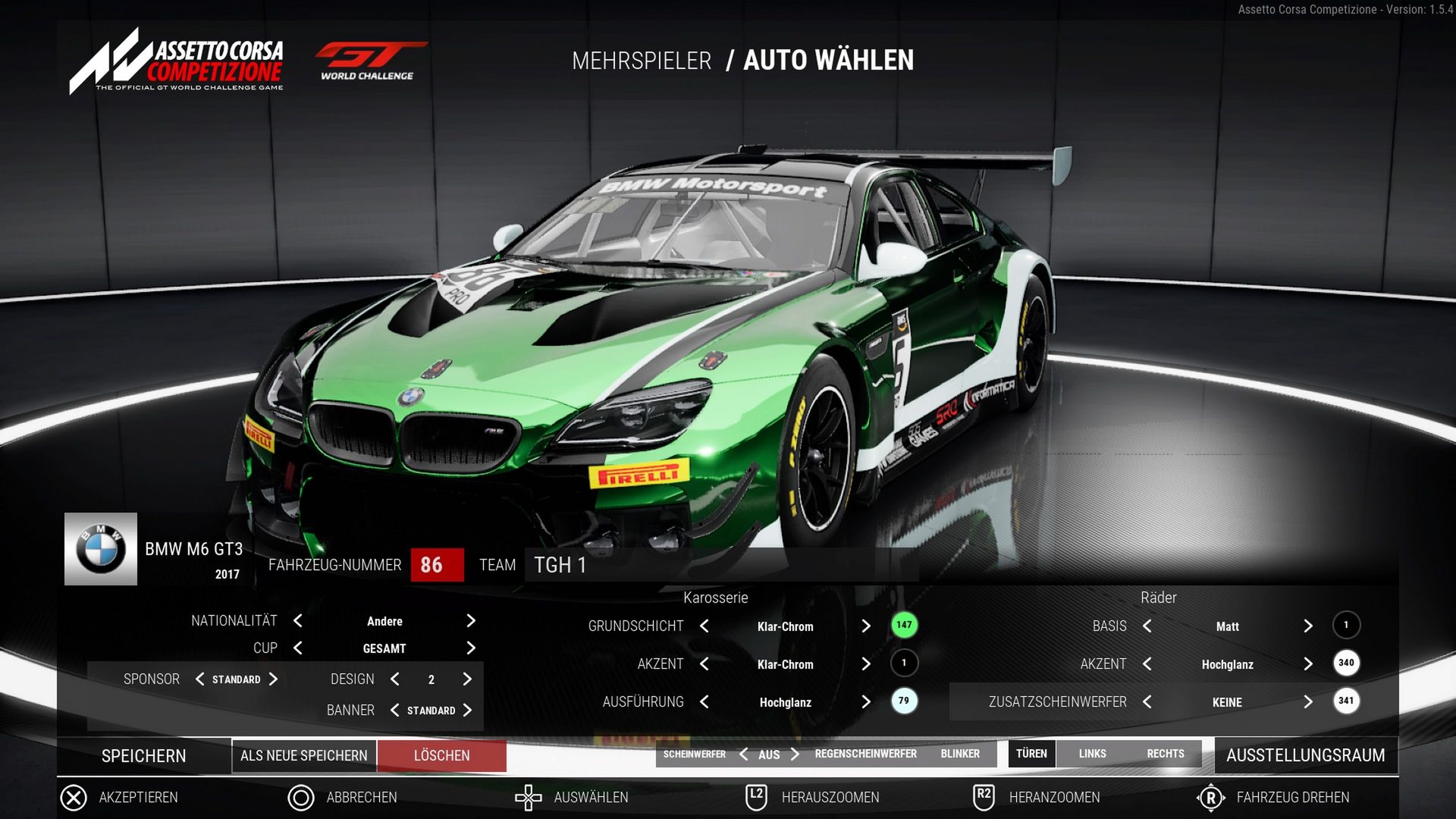The height and width of the screenshot is (819, 1456).
Task: Open the Links door
Action: pyautogui.click(x=1092, y=754)
